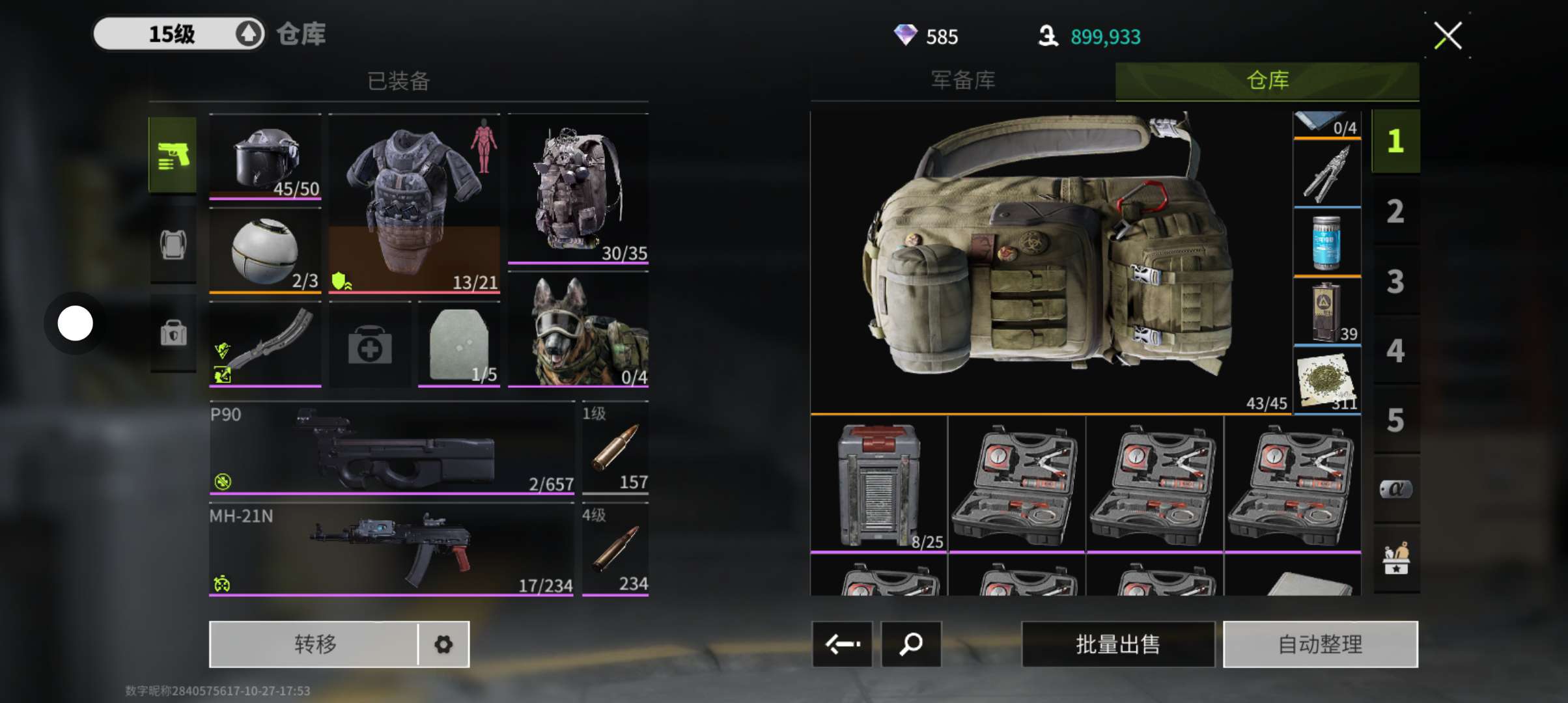Open the large canvas duffel bag item
The height and width of the screenshot is (703, 1568).
click(1050, 260)
